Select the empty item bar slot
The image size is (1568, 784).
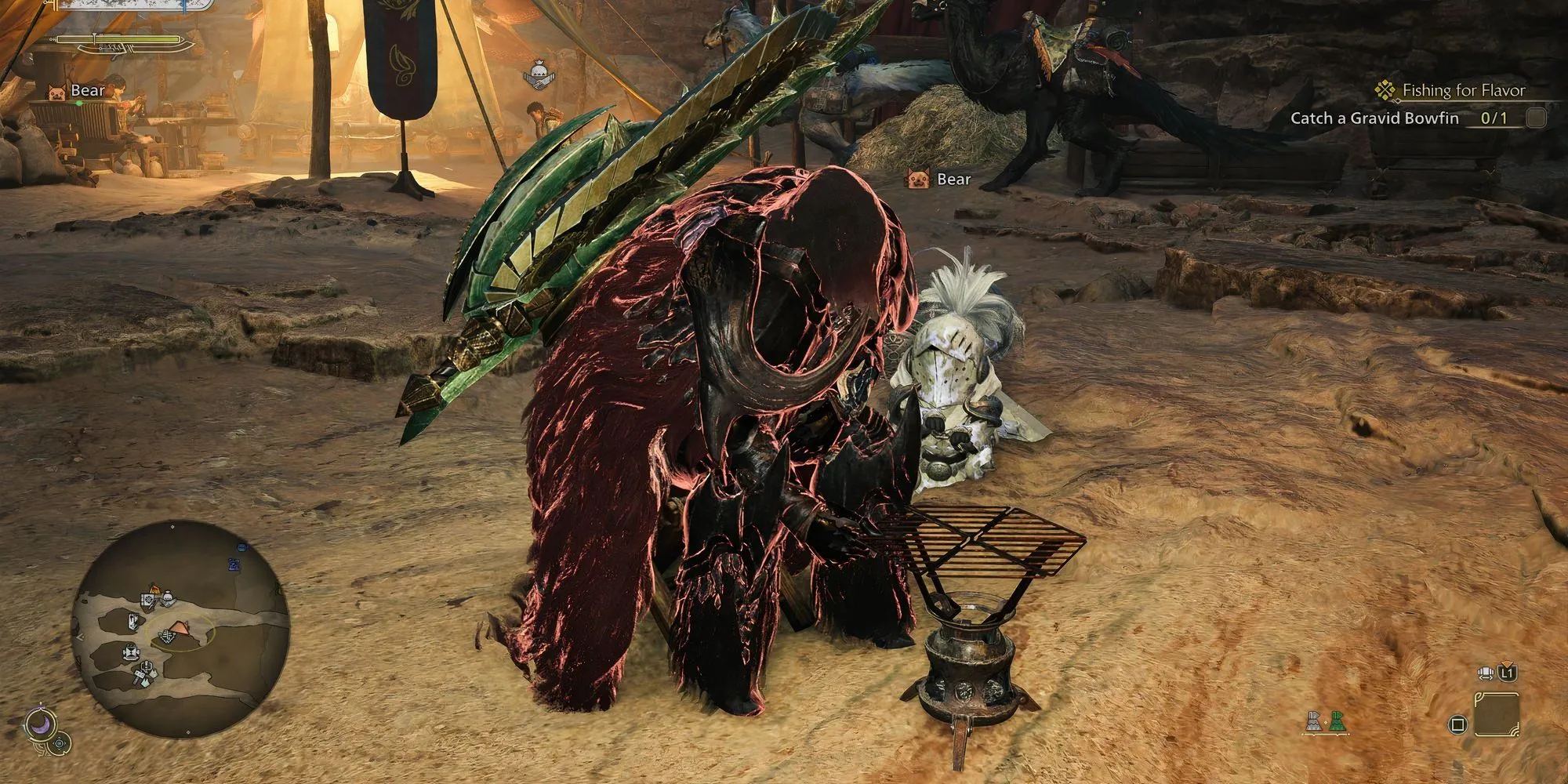click(1497, 715)
